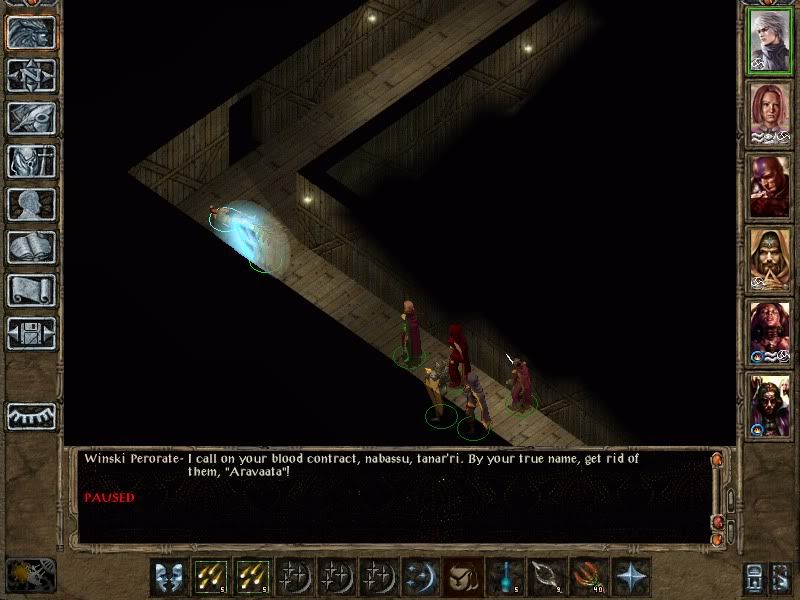This screenshot has height=600, width=800.
Task: Open the inventory screen
Action: pyautogui.click(x=32, y=161)
